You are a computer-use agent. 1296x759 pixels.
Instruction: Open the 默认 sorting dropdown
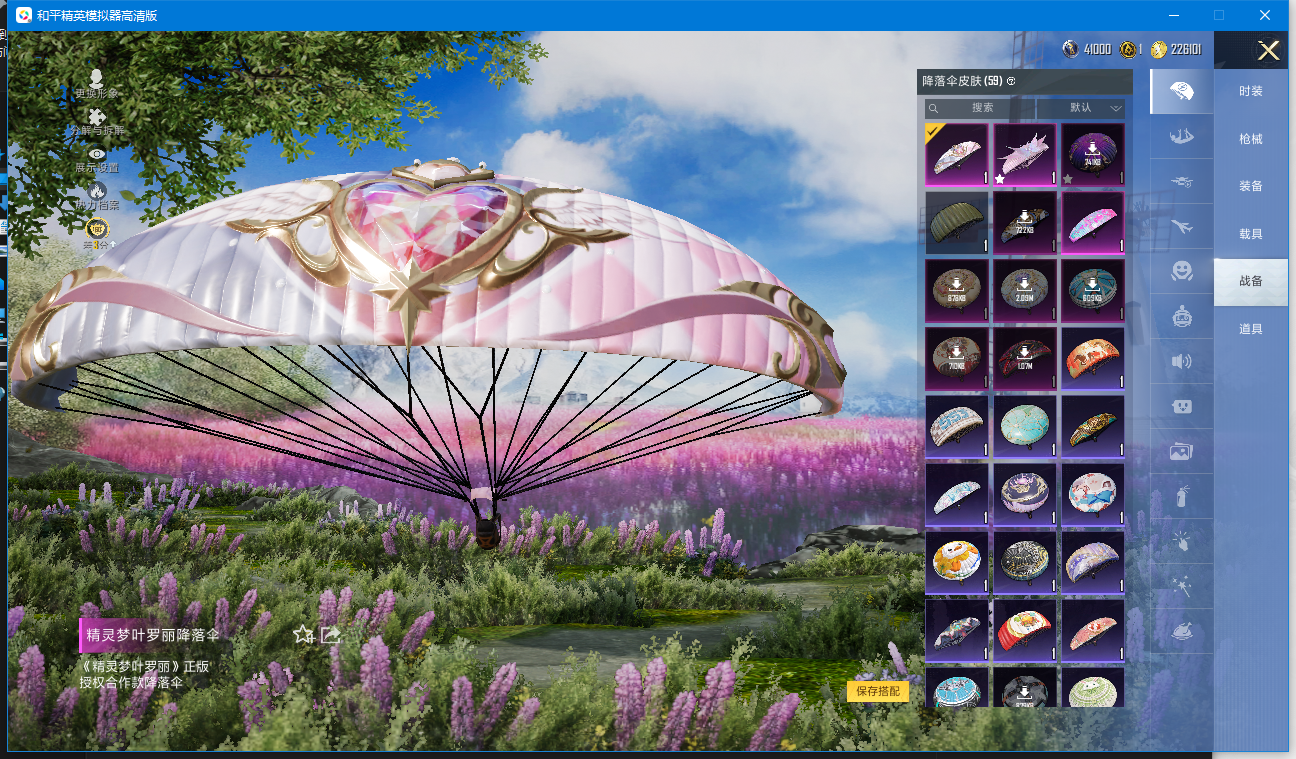coord(1081,108)
